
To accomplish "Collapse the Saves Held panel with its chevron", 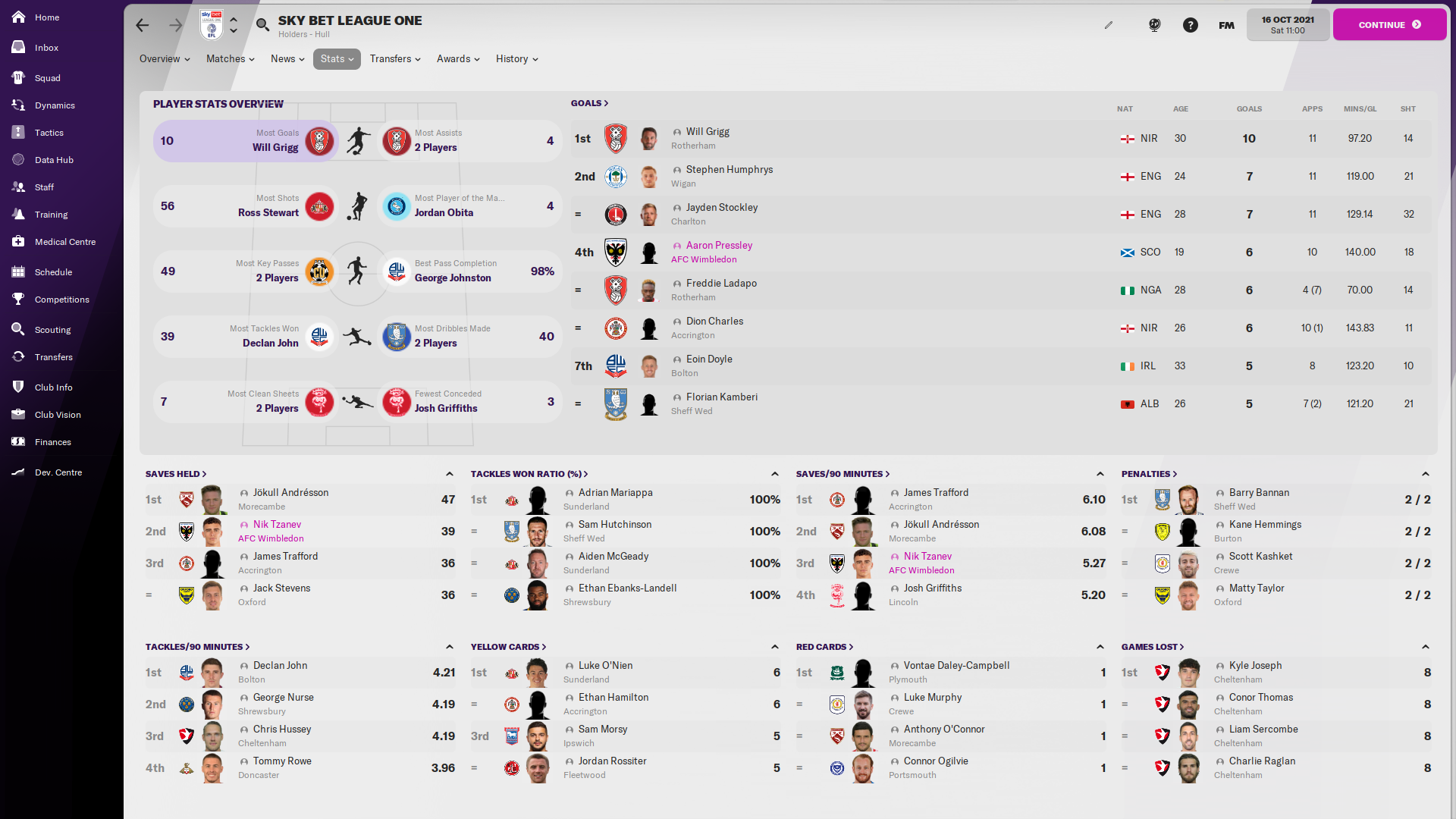I will (x=450, y=473).
